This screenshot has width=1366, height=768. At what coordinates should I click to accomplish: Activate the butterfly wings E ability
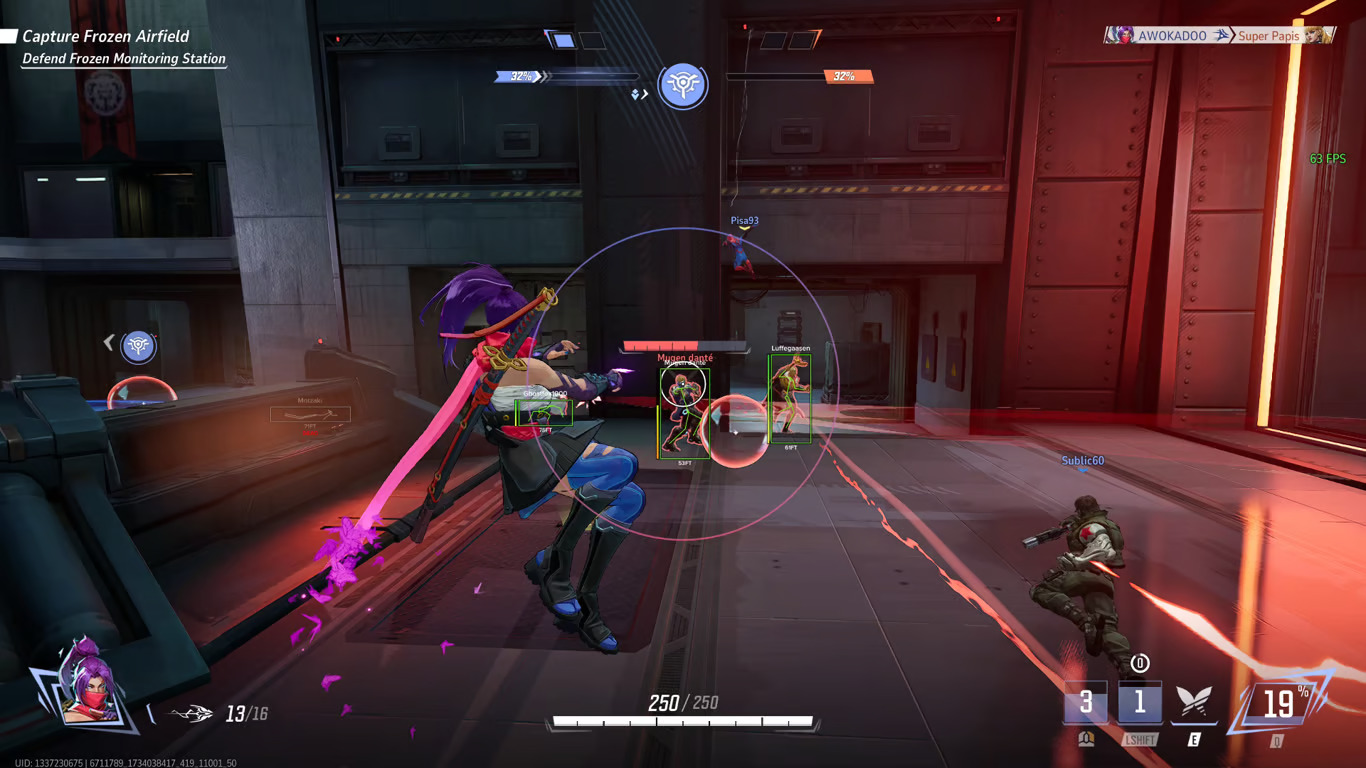point(1193,703)
